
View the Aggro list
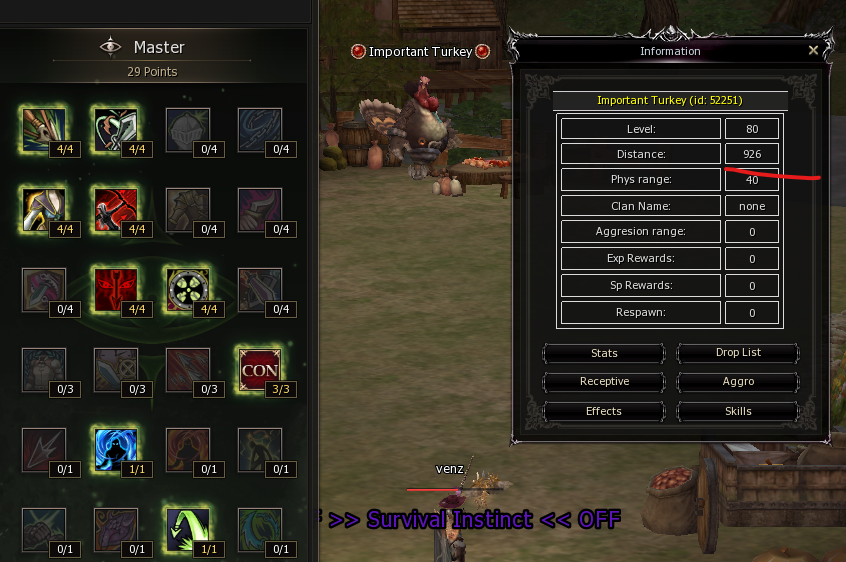coord(738,382)
